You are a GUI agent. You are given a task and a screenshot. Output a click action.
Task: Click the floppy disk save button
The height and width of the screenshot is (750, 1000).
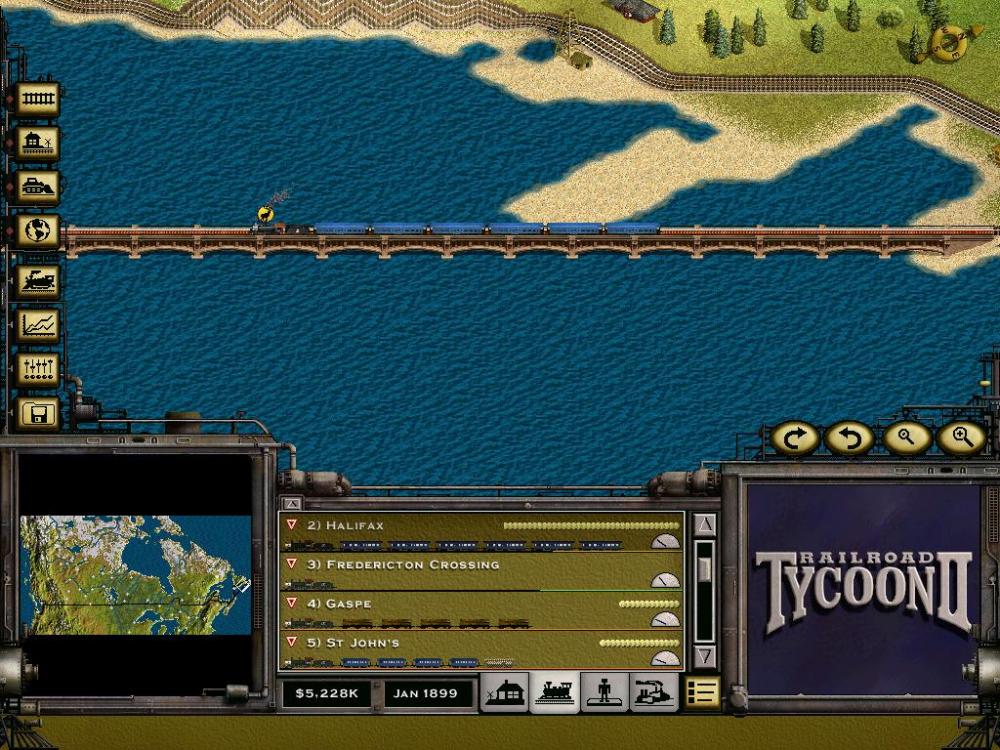click(x=38, y=413)
